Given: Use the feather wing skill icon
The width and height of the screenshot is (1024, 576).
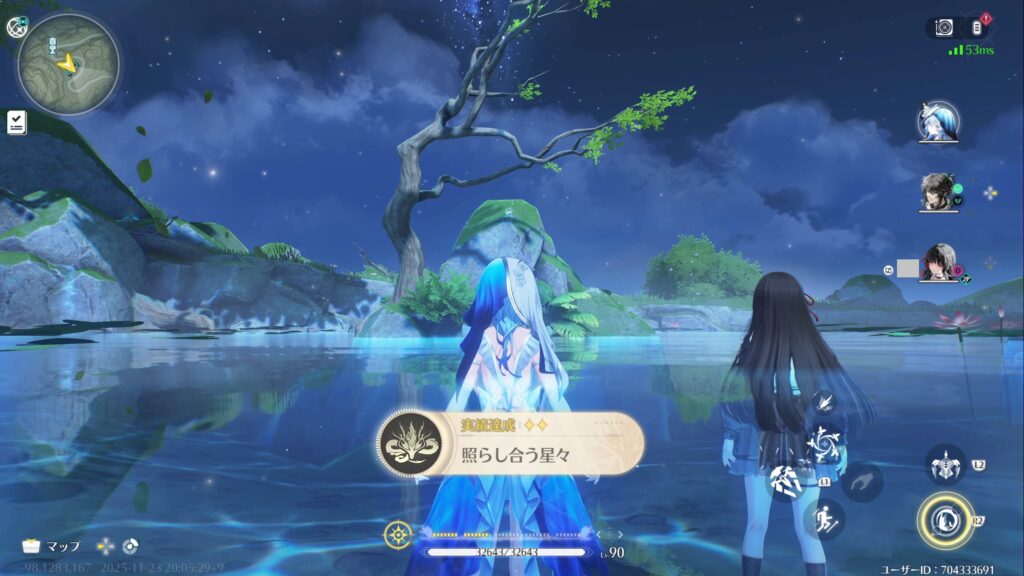Looking at the screenshot, I should point(824,402).
